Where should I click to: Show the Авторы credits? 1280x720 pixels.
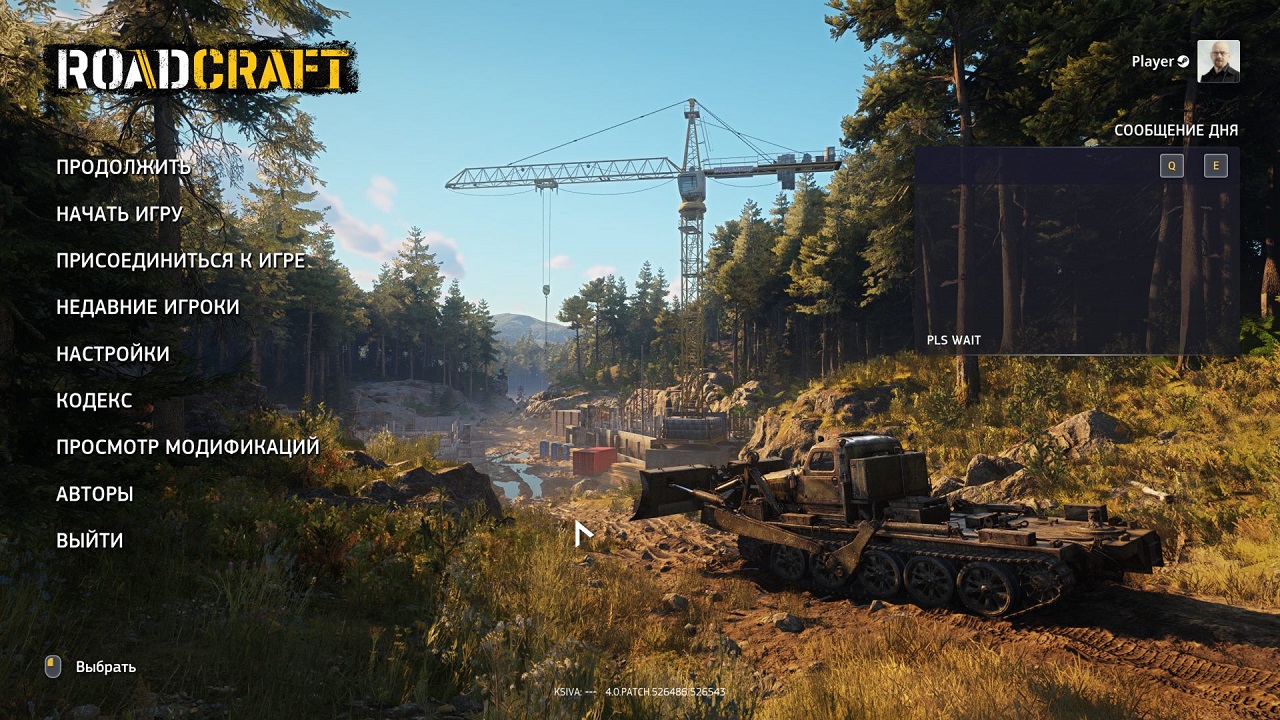point(94,494)
